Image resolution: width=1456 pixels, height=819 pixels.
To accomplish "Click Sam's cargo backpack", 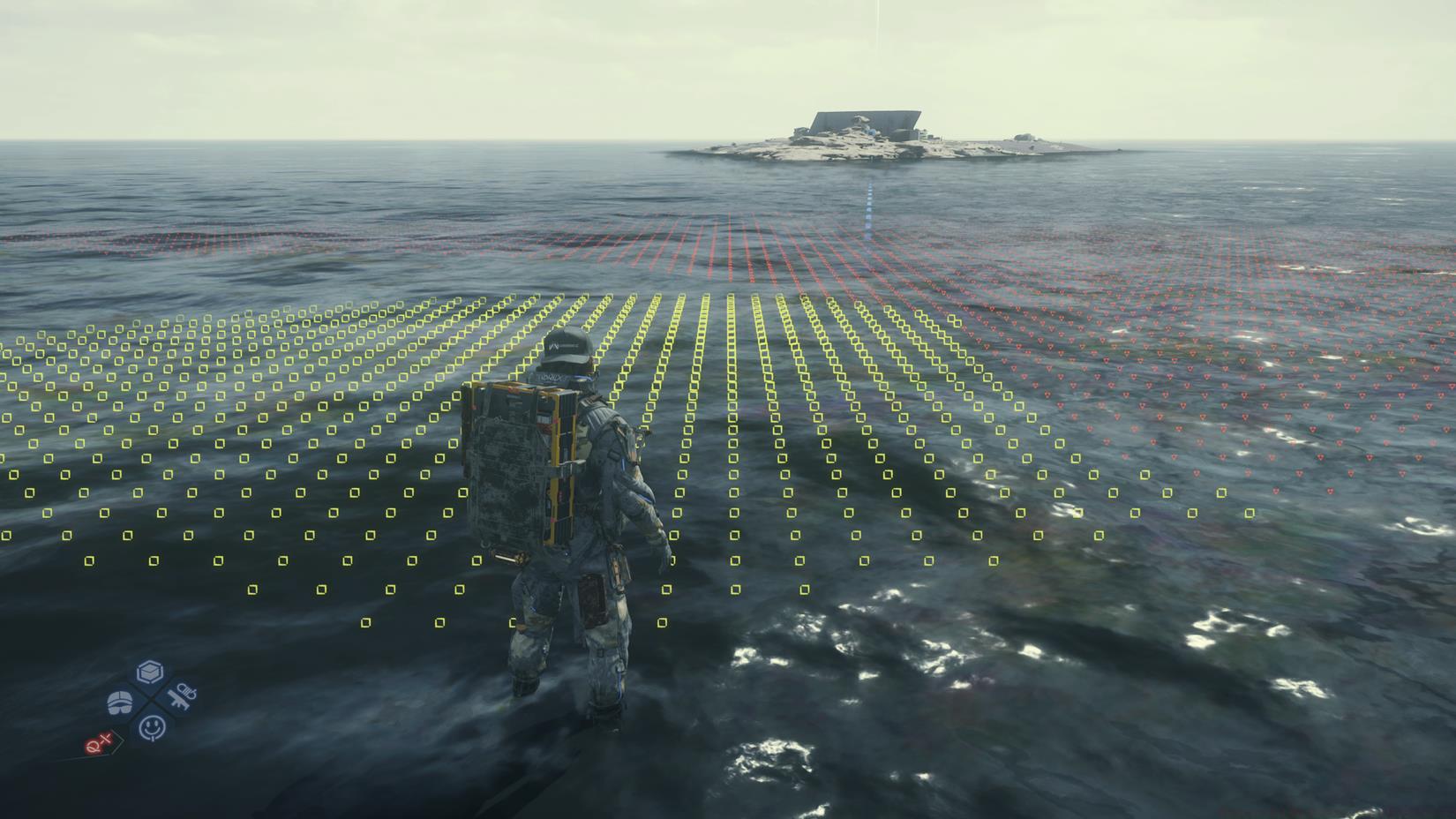I will (x=516, y=459).
